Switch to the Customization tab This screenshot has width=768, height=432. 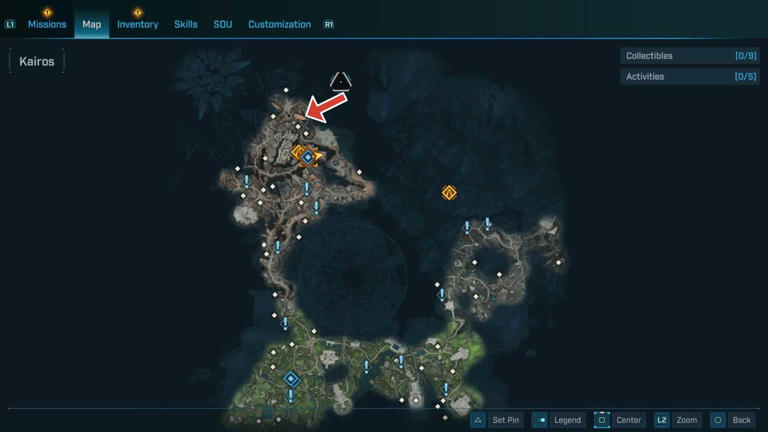pyautogui.click(x=279, y=24)
